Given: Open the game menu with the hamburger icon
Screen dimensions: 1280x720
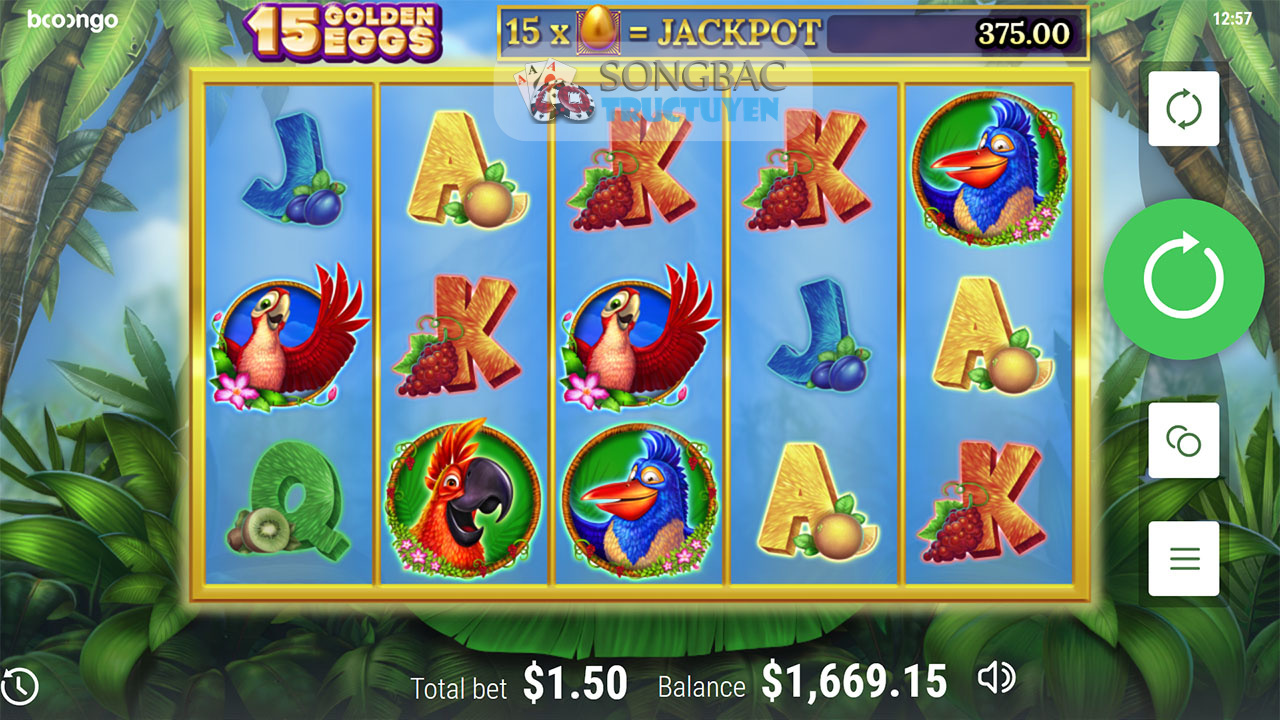Looking at the screenshot, I should coord(1183,558).
